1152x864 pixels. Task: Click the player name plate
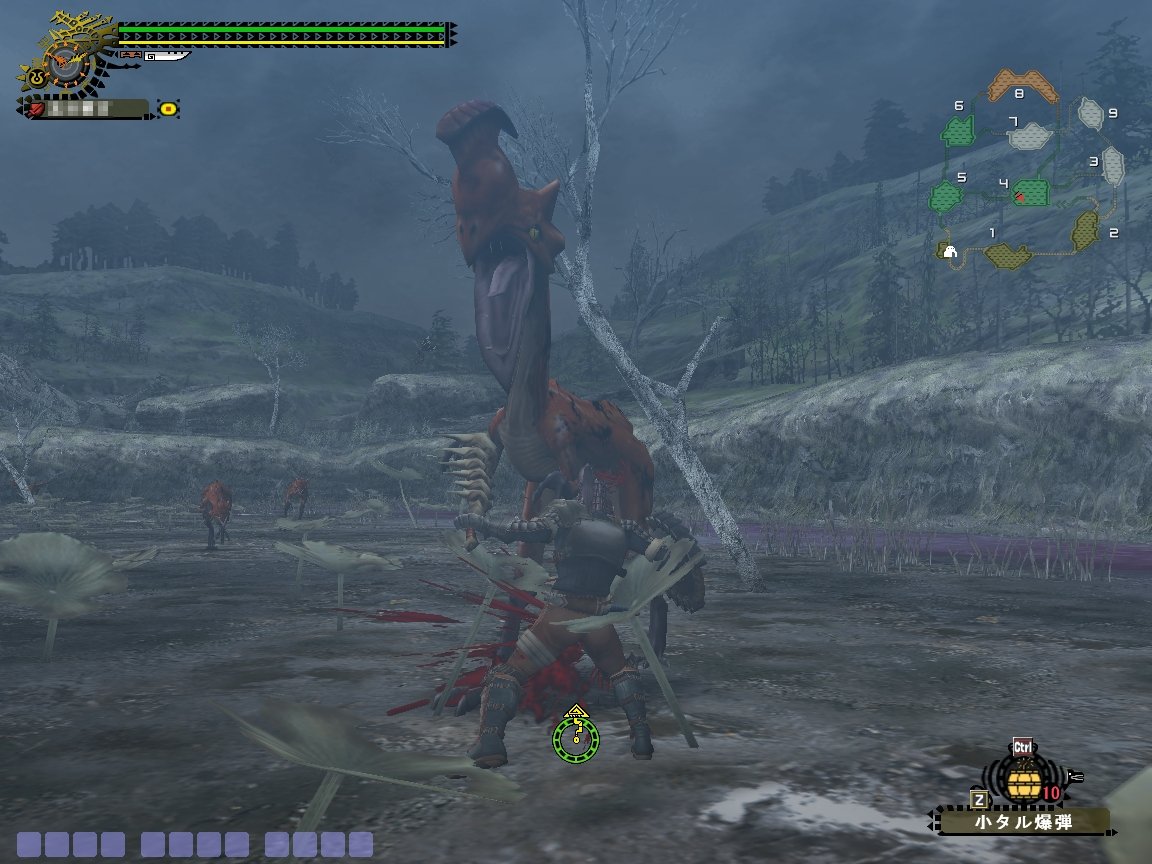(x=87, y=108)
